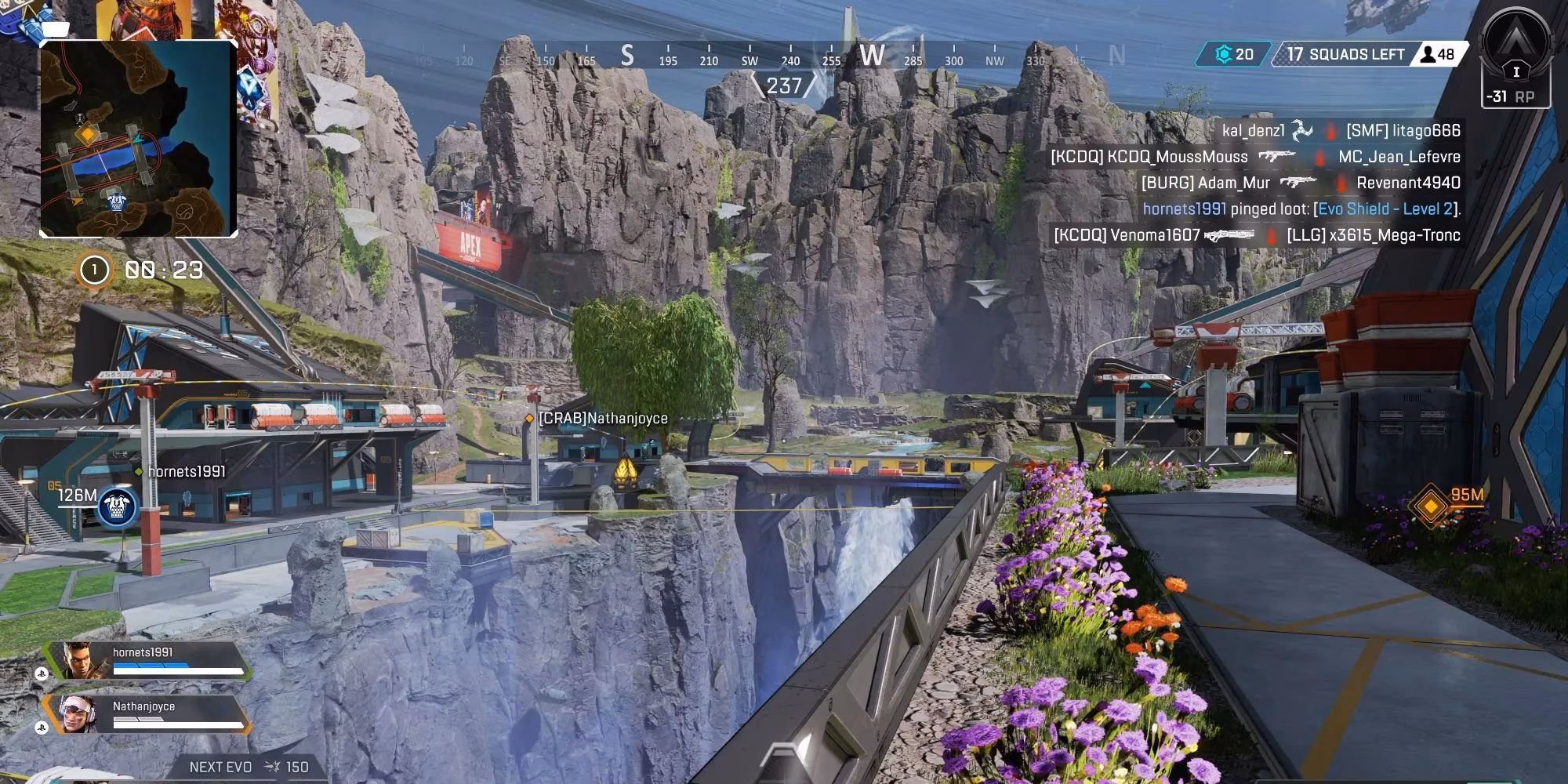This screenshot has height=784, width=1568.
Task: Click the Evo Shield ping marker
Action: [x=118, y=508]
